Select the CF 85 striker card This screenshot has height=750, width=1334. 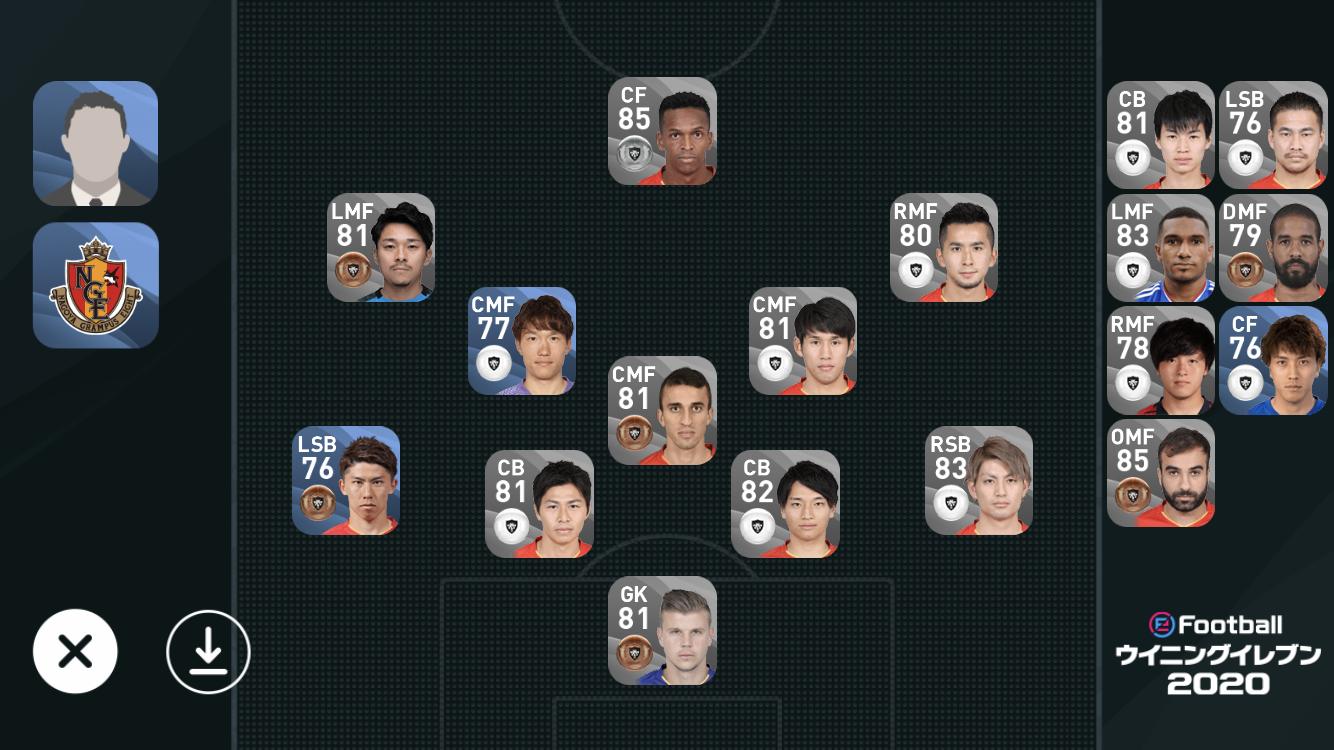pos(662,131)
